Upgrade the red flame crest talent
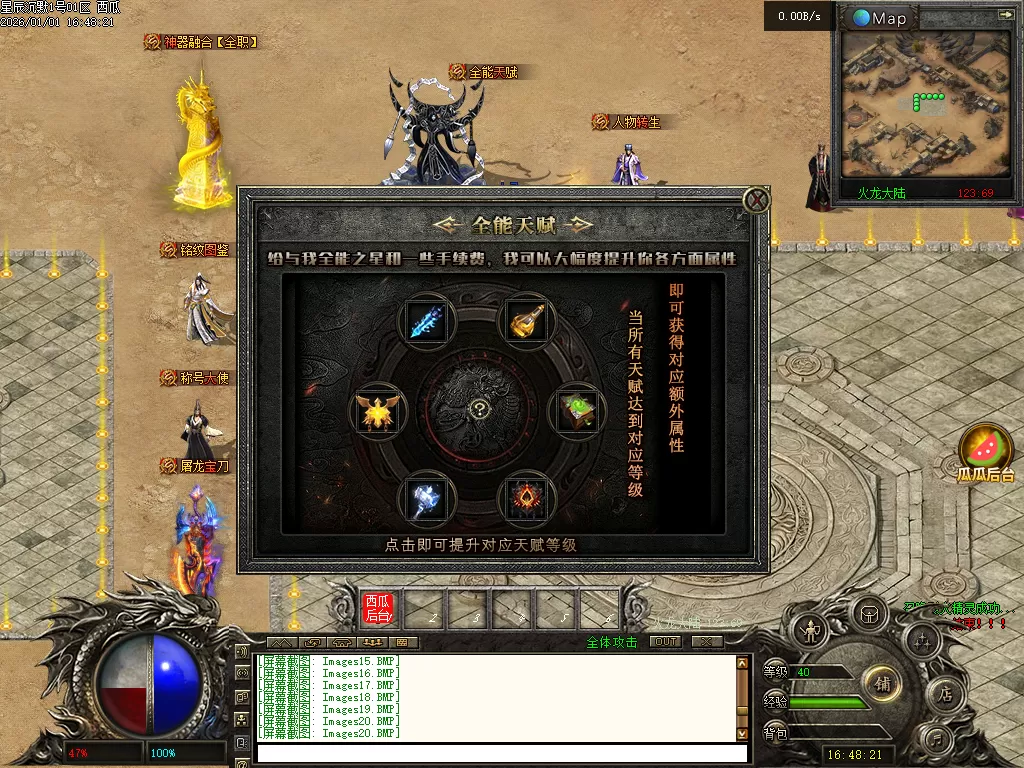1024x768 pixels. click(527, 497)
